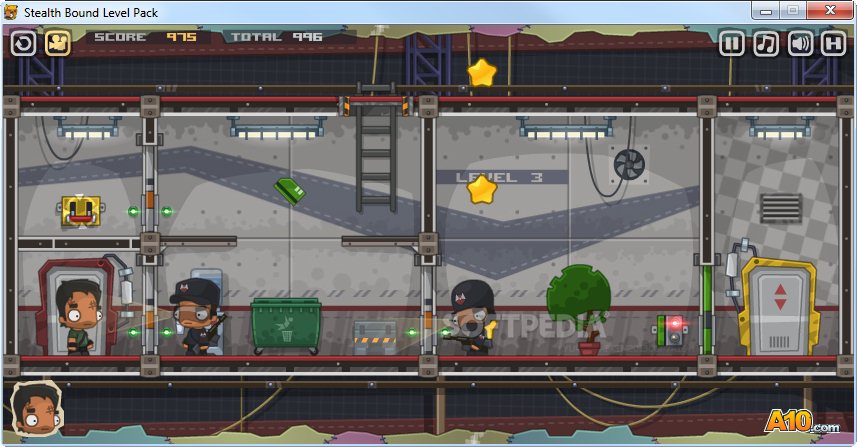Viewport: 857px width, 447px height.
Task: Click the yellow camera icon button
Action: tap(56, 43)
